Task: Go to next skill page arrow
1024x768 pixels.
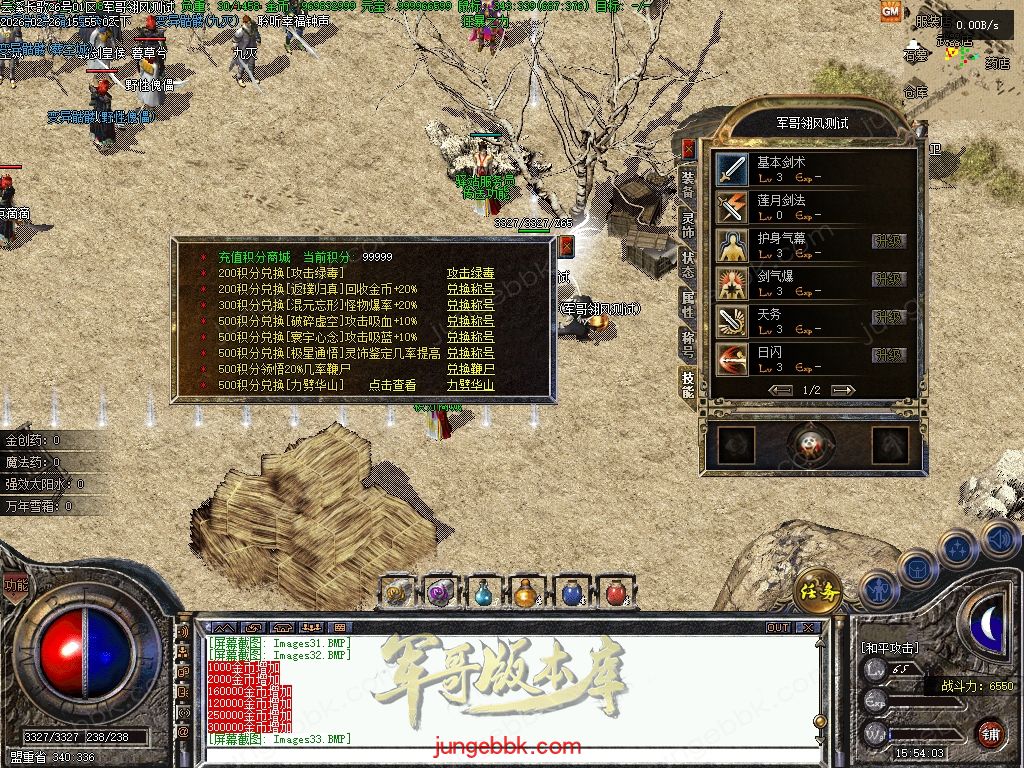Action: point(843,390)
